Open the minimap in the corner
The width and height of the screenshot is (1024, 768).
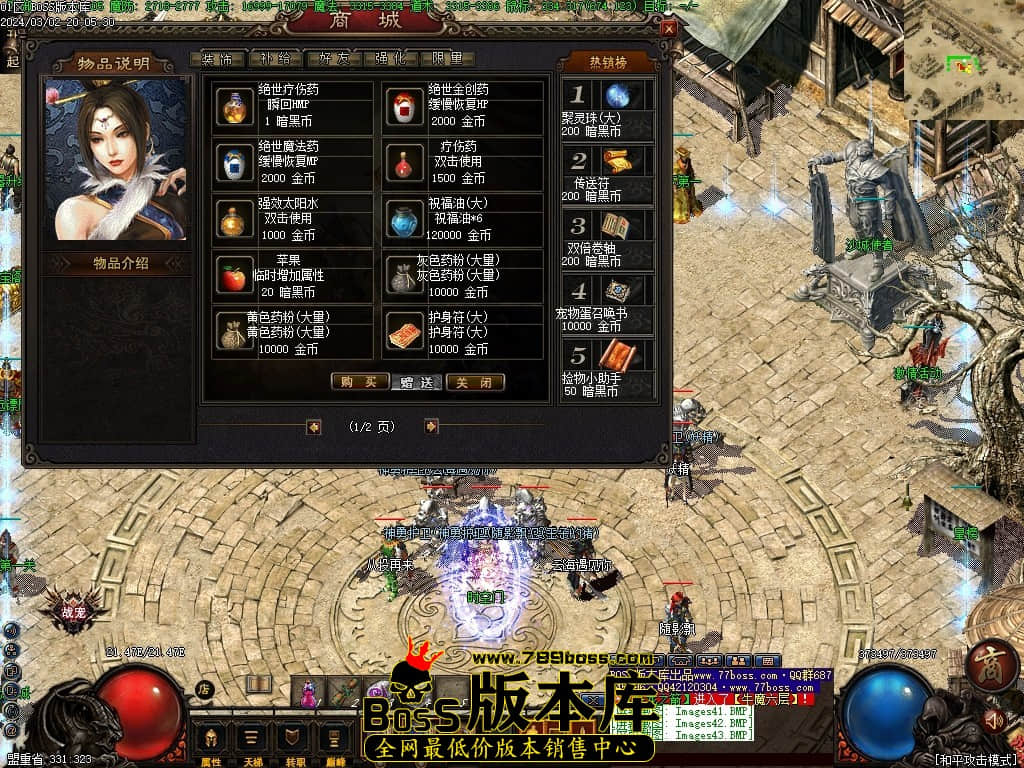point(963,60)
